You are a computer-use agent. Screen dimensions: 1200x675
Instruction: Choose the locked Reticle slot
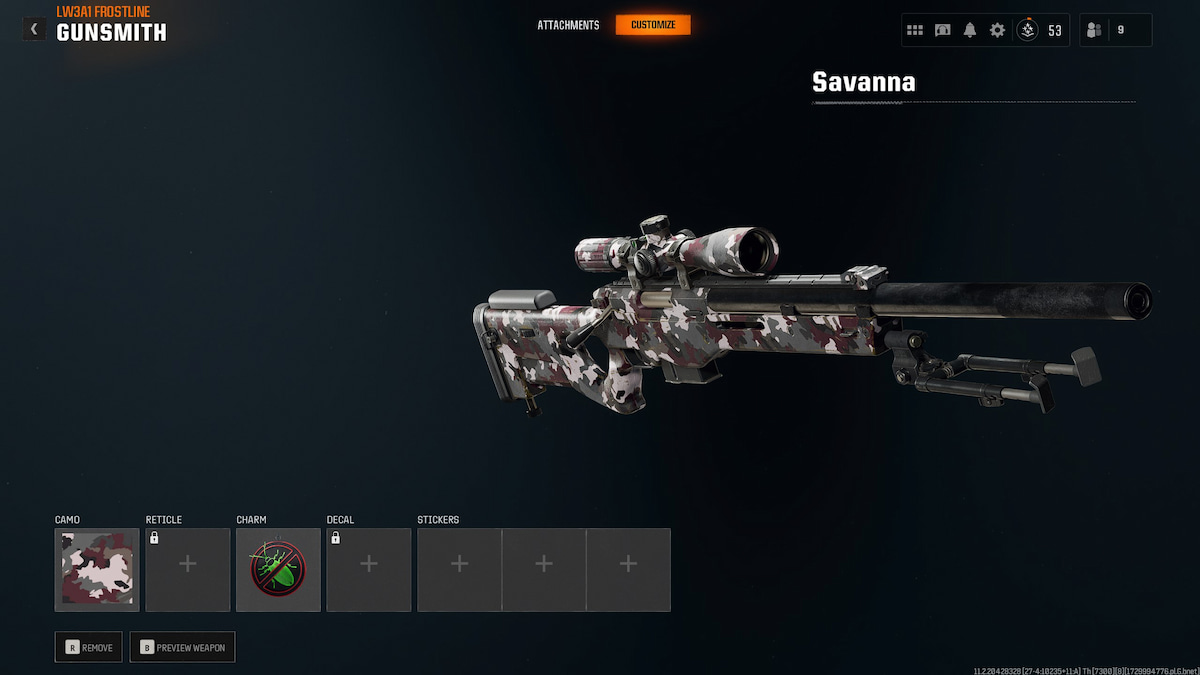click(x=187, y=570)
